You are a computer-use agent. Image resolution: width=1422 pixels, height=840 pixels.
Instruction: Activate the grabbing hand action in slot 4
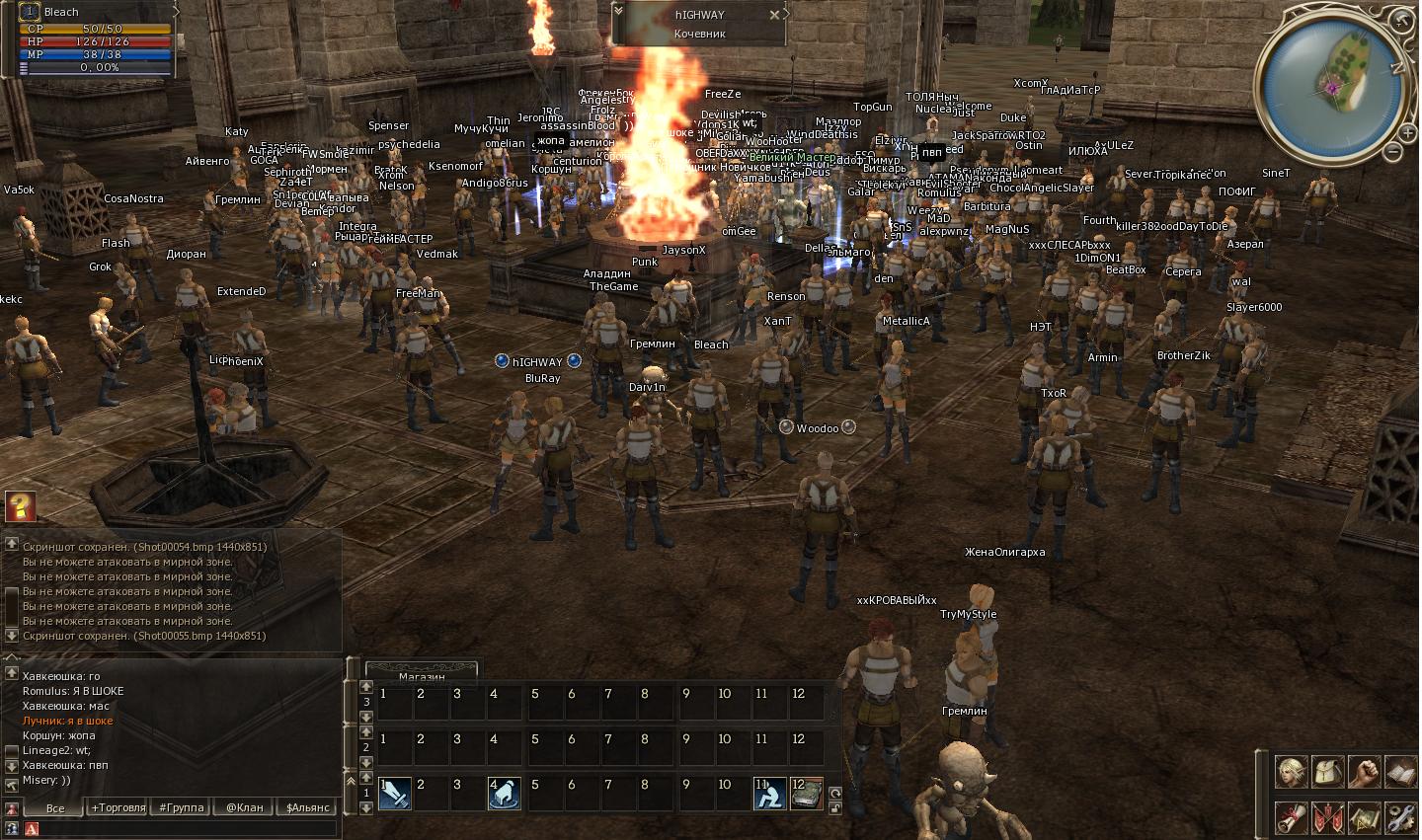point(504,794)
